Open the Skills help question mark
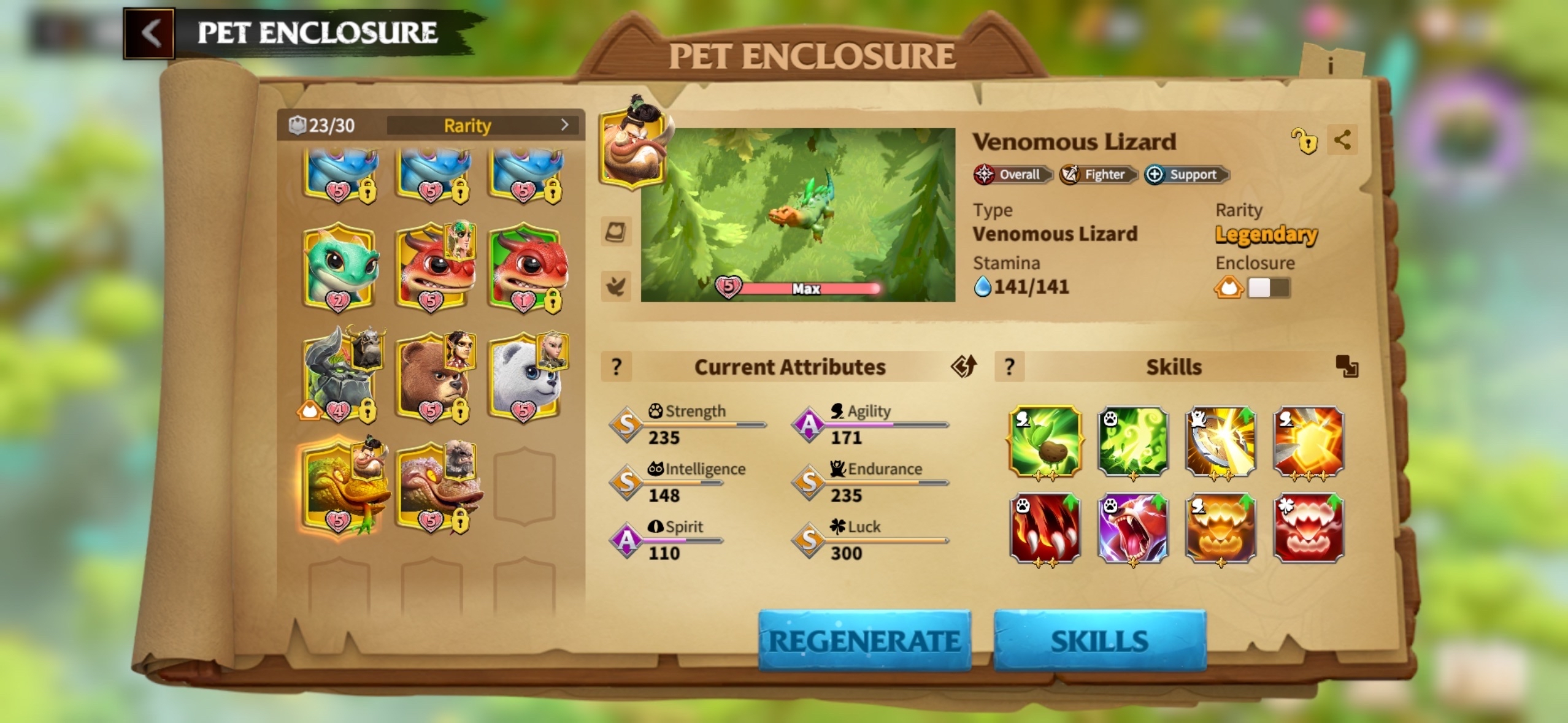Viewport: 1568px width, 723px height. (1009, 367)
